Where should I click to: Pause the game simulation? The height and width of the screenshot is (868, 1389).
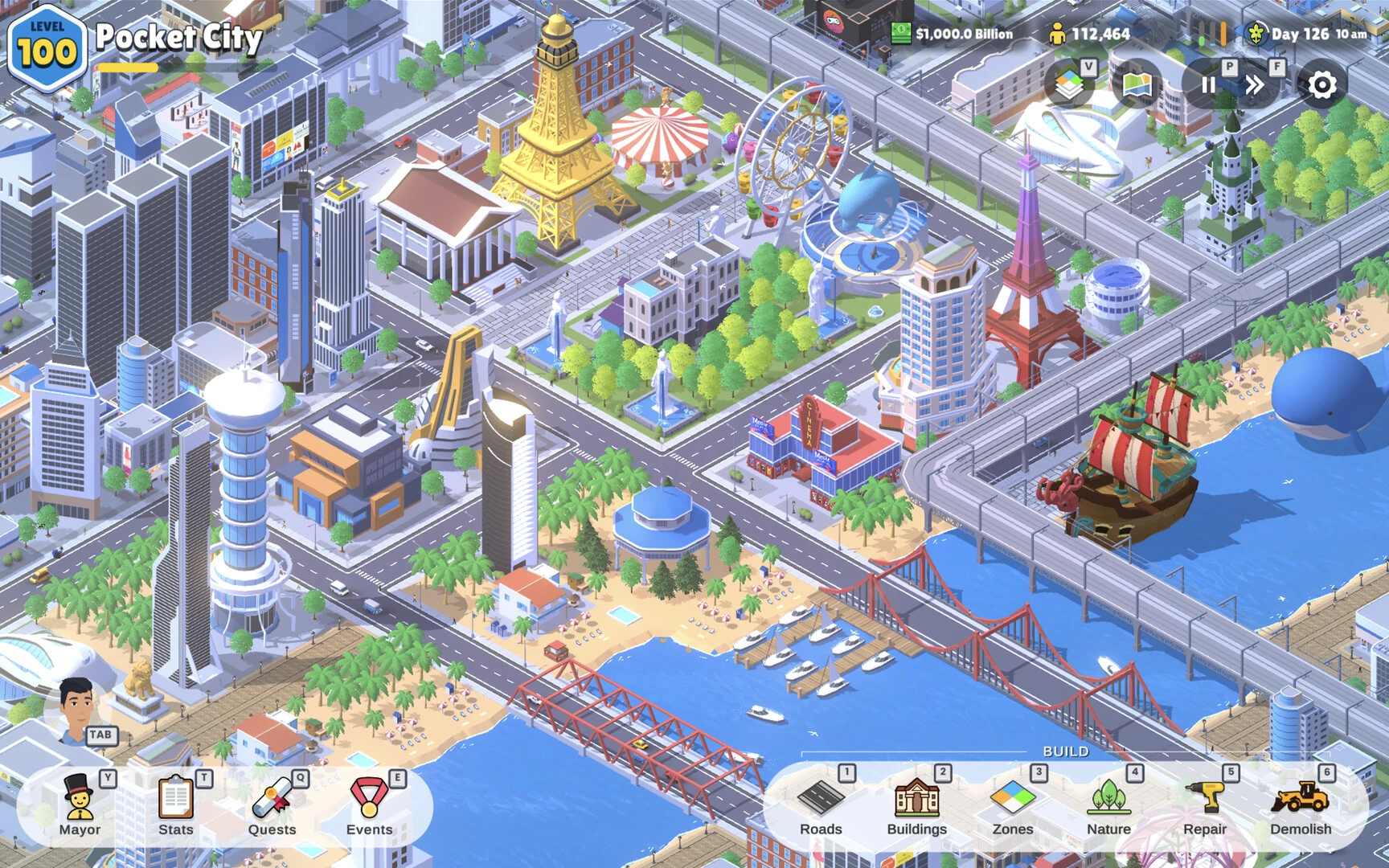(x=1208, y=85)
